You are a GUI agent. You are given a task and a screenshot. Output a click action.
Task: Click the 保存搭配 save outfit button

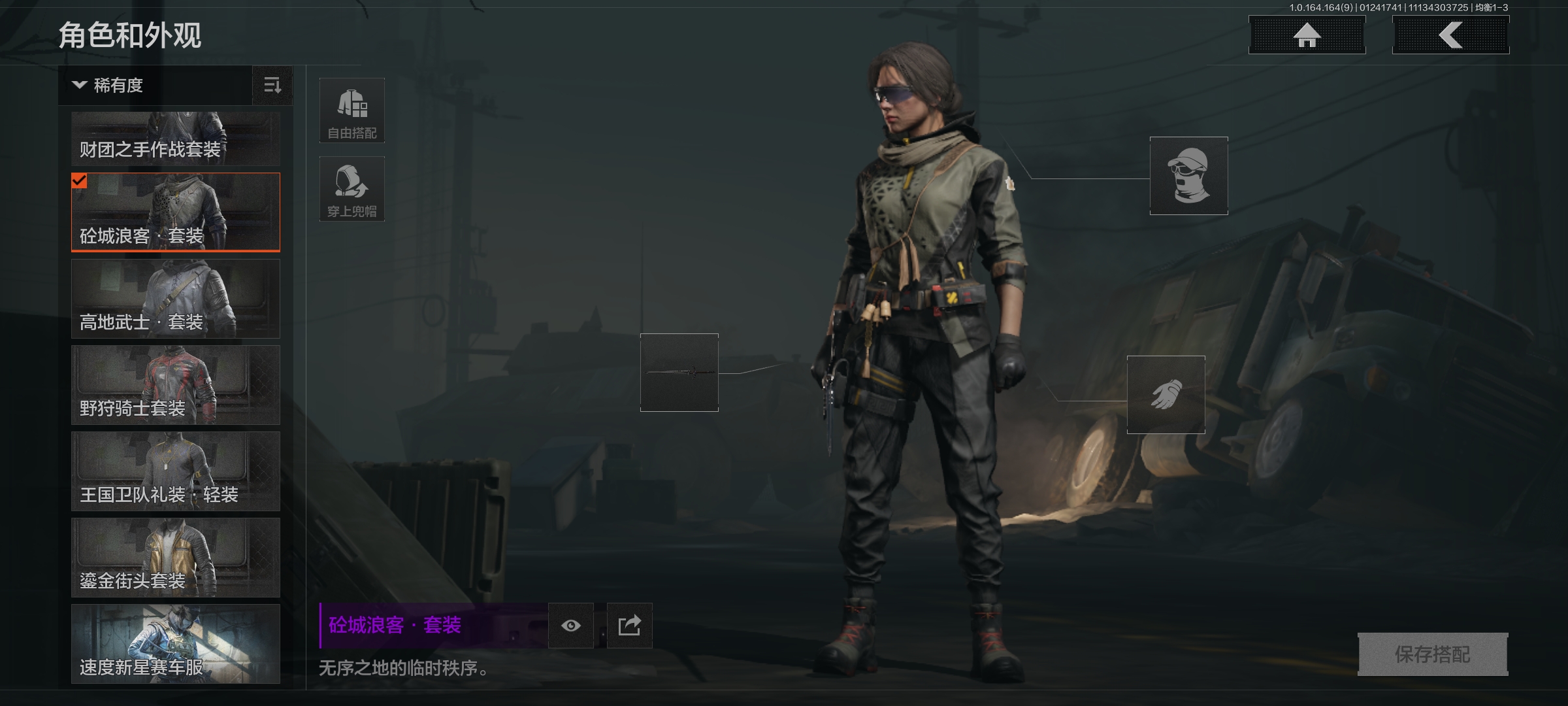(1432, 654)
